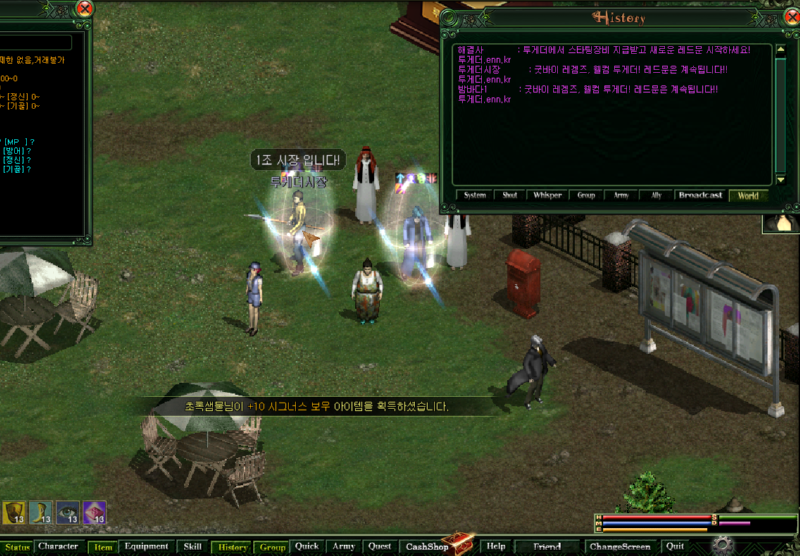Open the CashShop

click(428, 547)
